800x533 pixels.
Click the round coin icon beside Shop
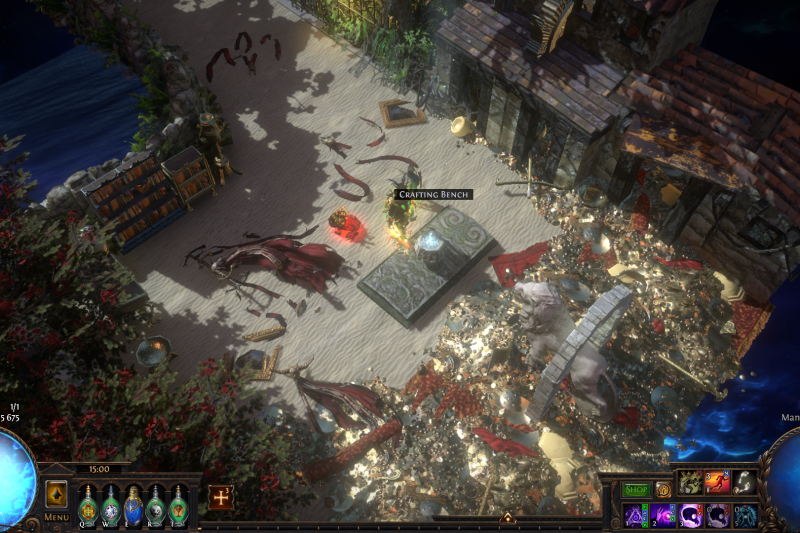tap(662, 490)
